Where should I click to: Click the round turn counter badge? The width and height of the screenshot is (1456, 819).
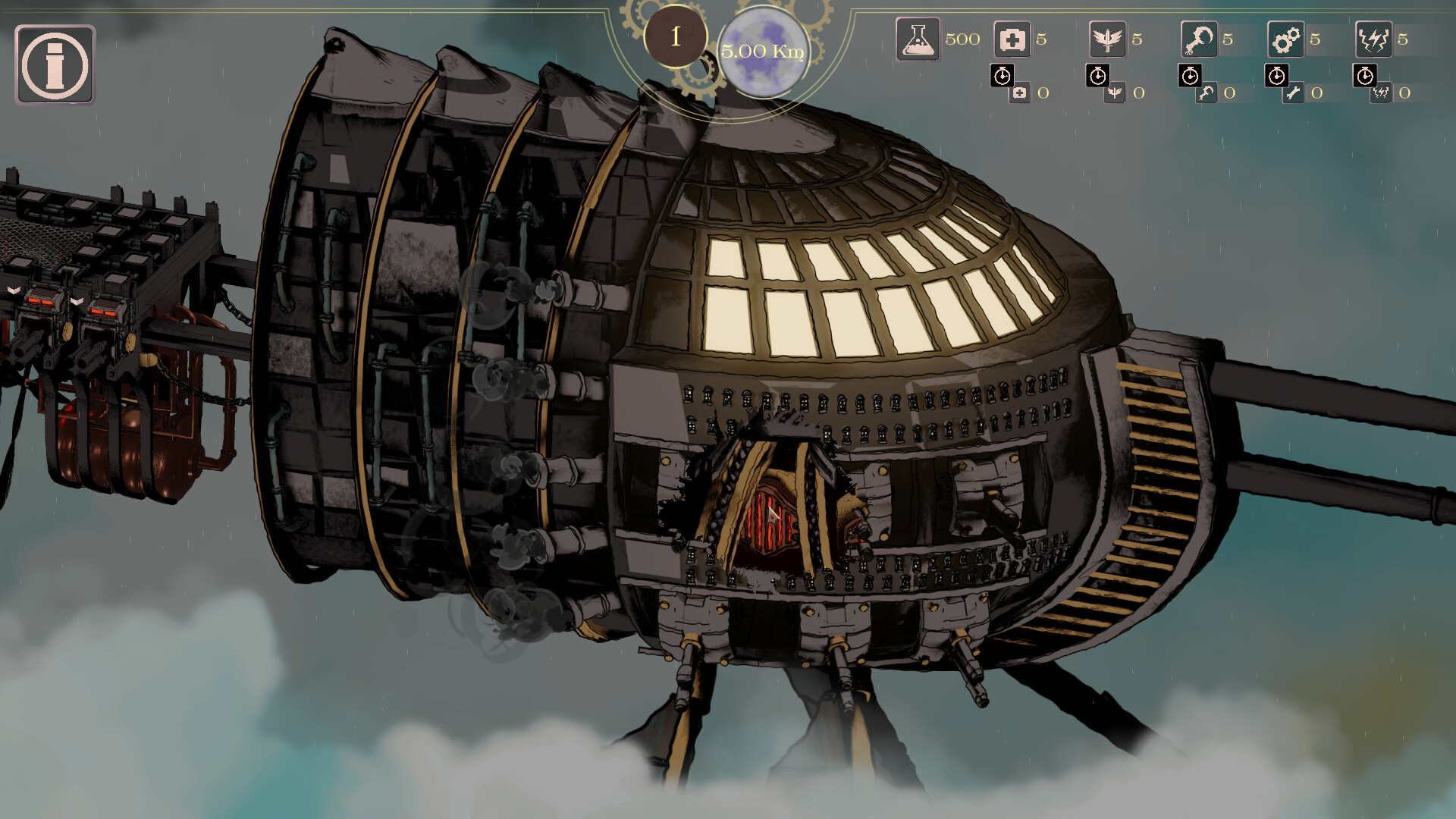coord(675,36)
